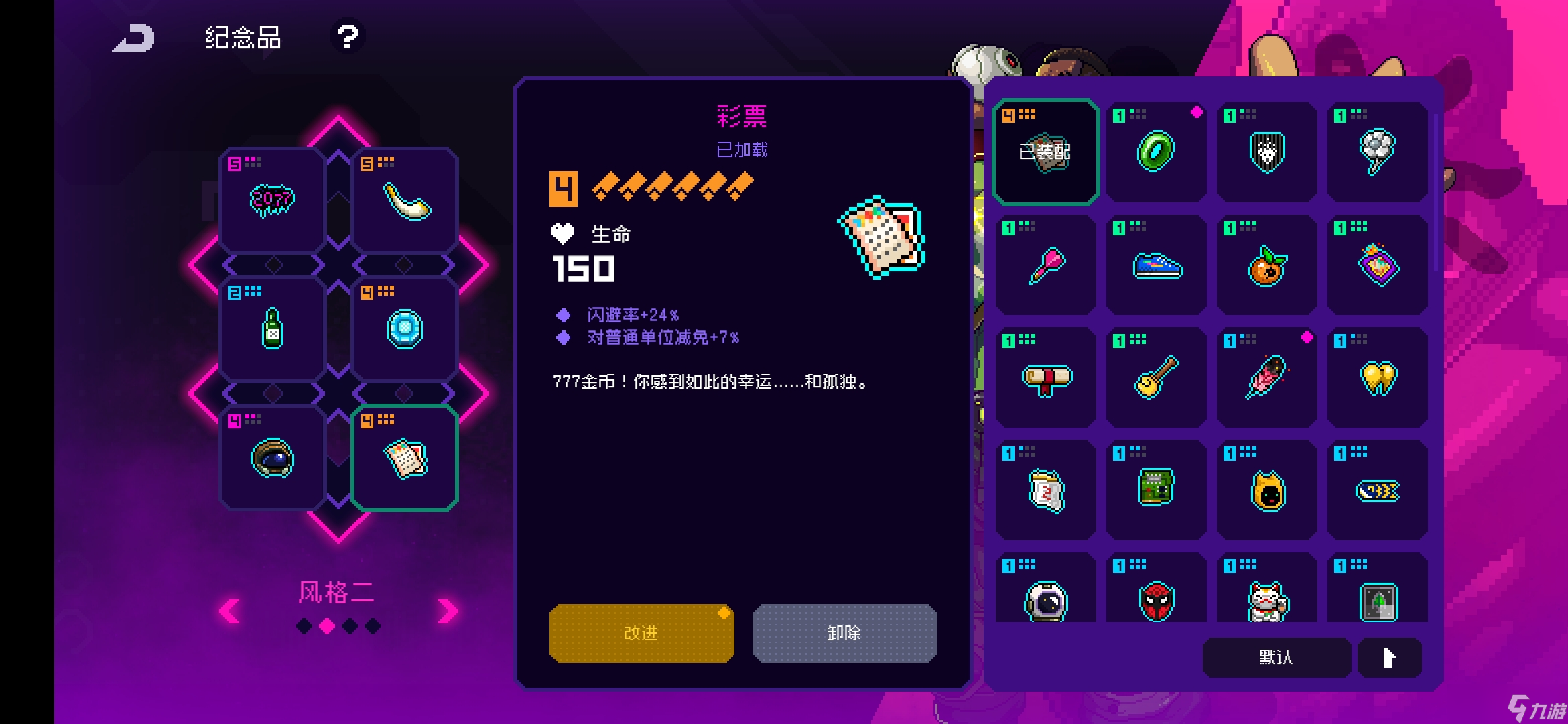Select the equipped 已装配 lottery ticket slot
This screenshot has width=1568, height=724.
[1045, 151]
